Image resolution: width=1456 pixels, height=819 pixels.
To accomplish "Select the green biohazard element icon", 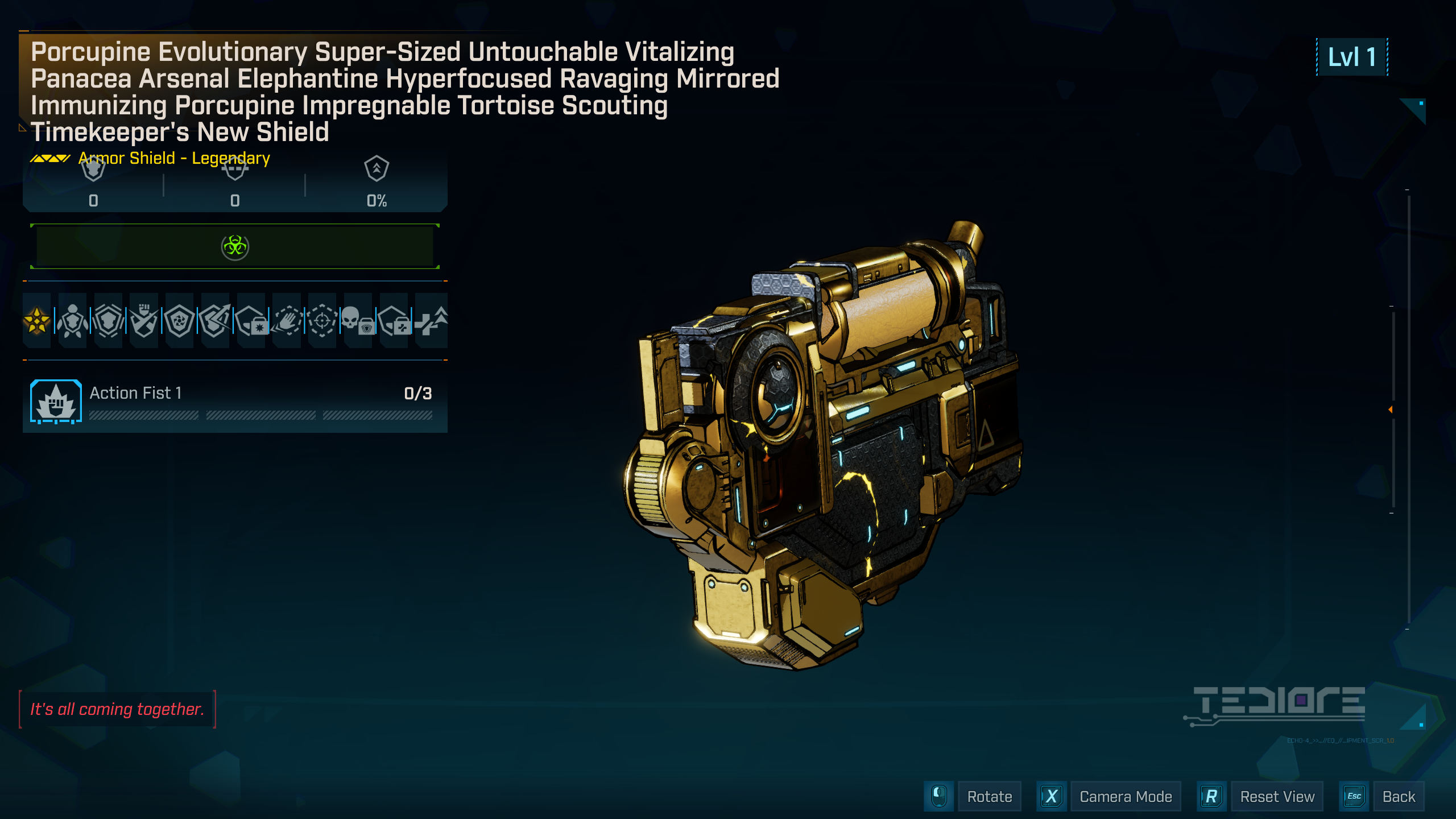I will click(235, 246).
